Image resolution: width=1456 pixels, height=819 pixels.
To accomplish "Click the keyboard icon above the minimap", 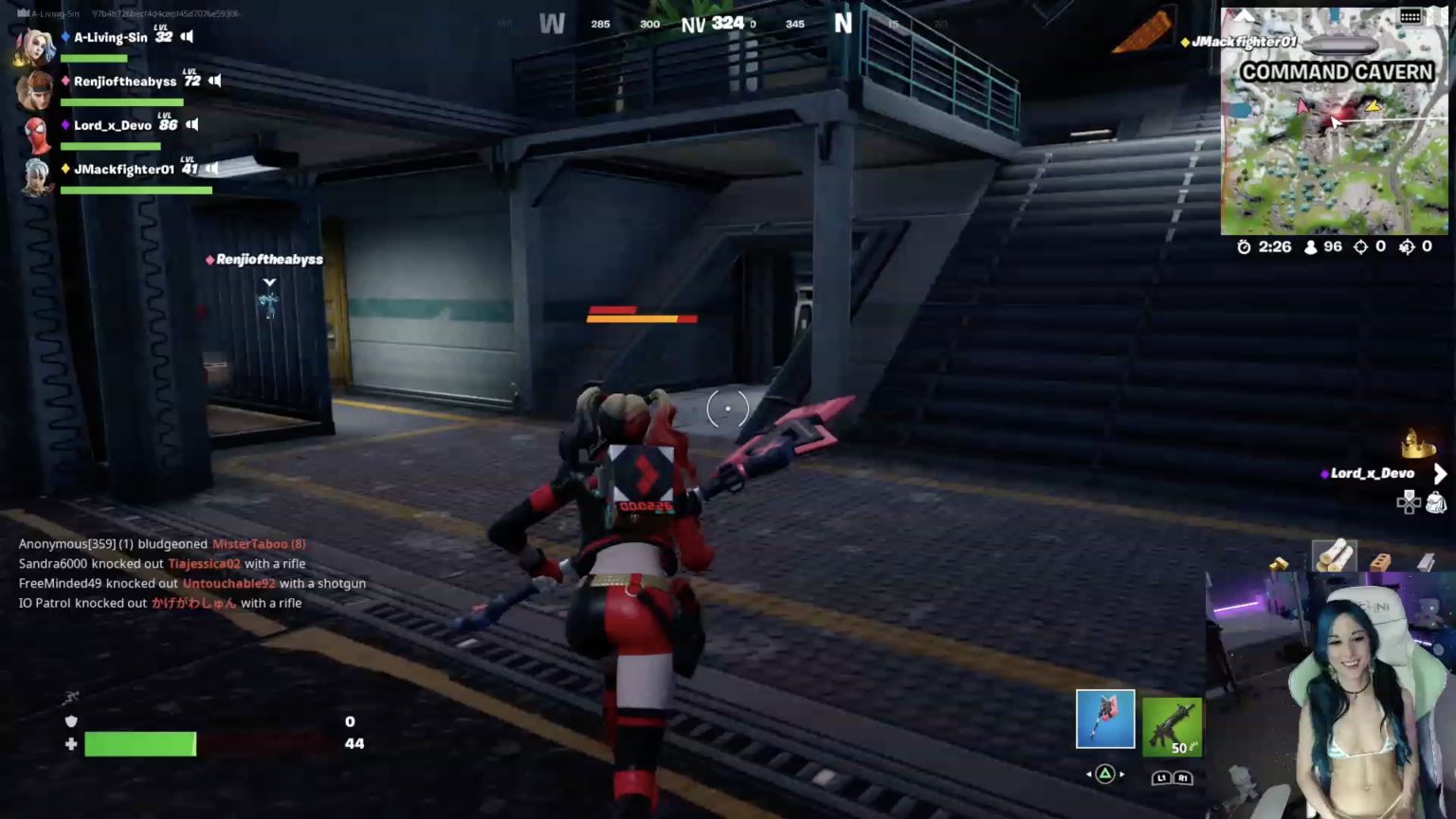I will (x=1410, y=16).
